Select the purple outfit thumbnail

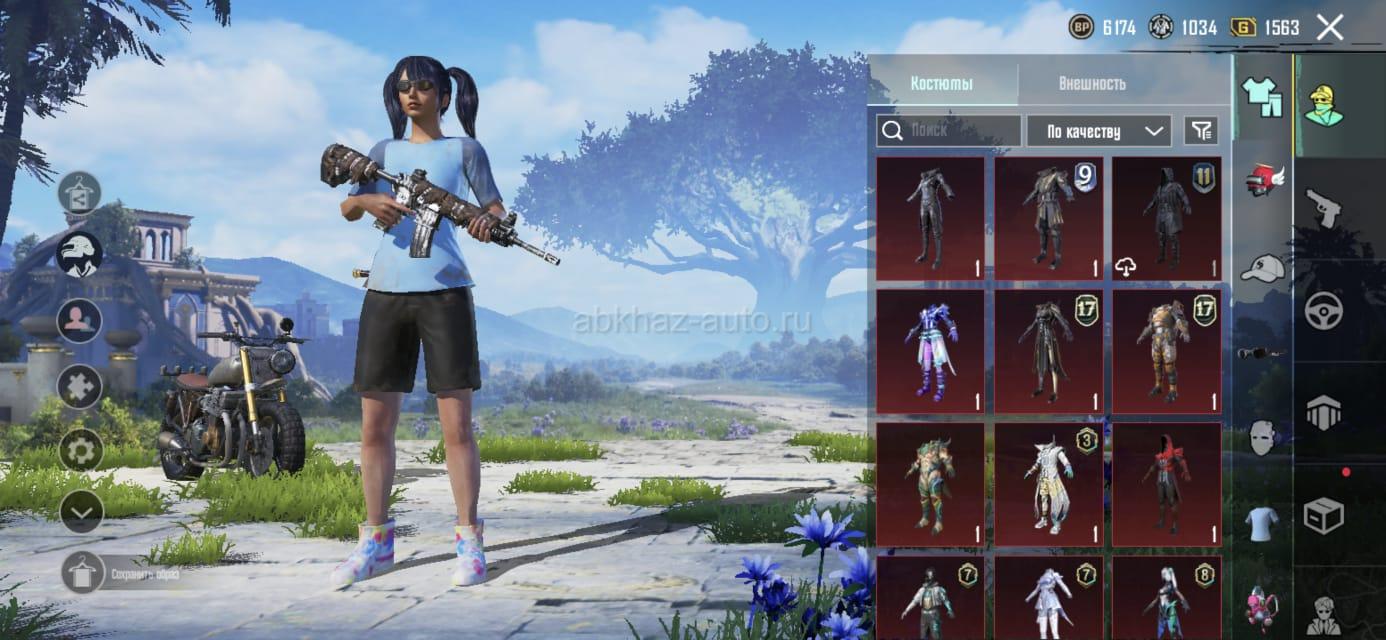(x=930, y=351)
